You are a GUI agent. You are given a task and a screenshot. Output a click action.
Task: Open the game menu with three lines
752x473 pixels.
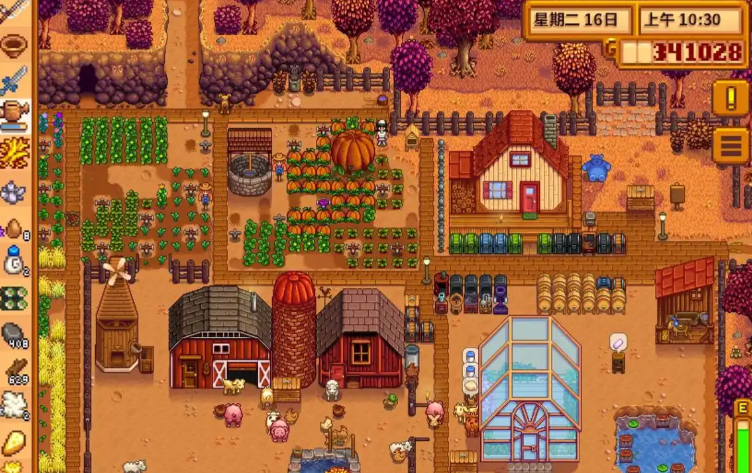click(x=731, y=146)
